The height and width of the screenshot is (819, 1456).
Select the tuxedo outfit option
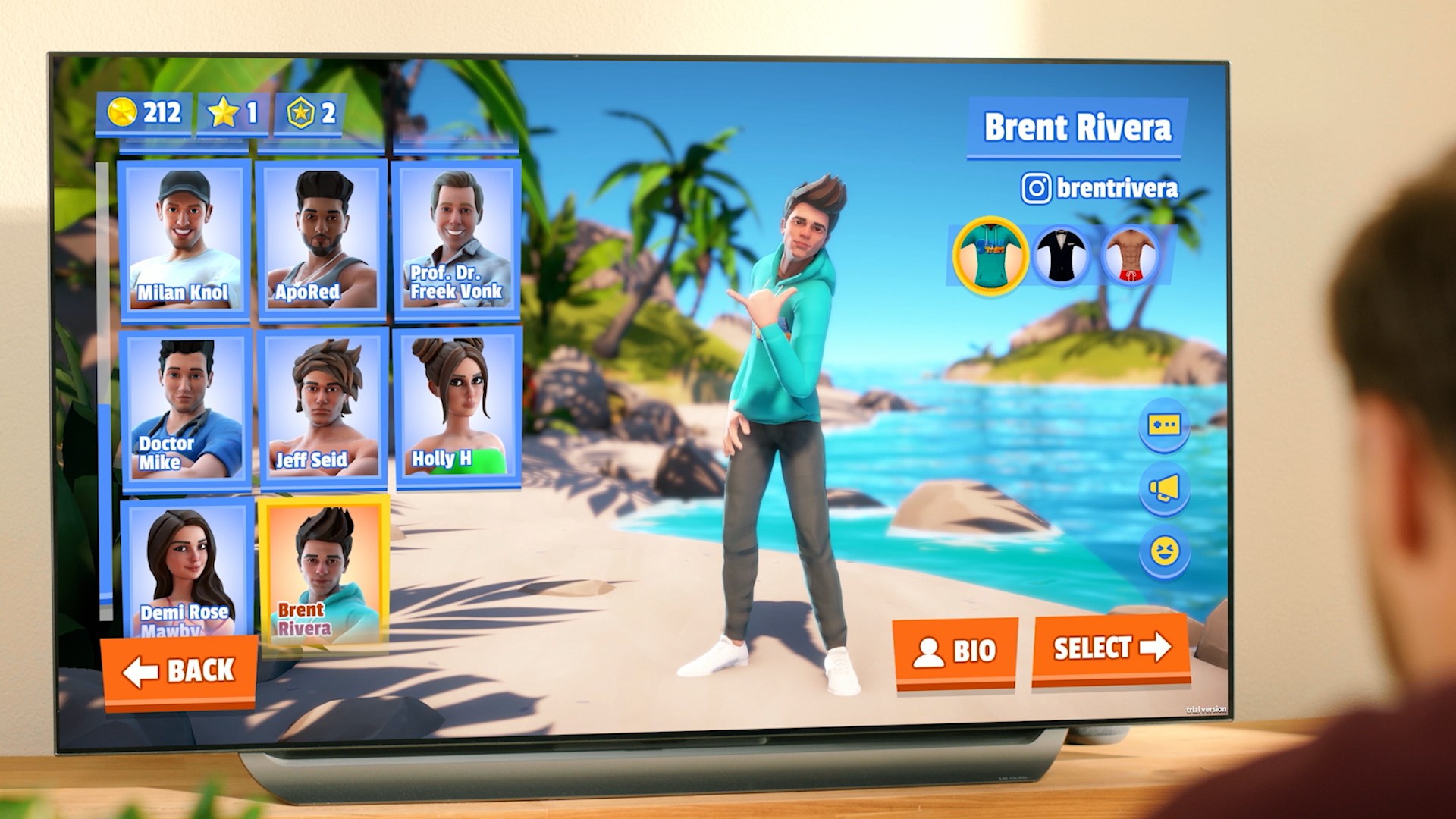pos(1061,256)
